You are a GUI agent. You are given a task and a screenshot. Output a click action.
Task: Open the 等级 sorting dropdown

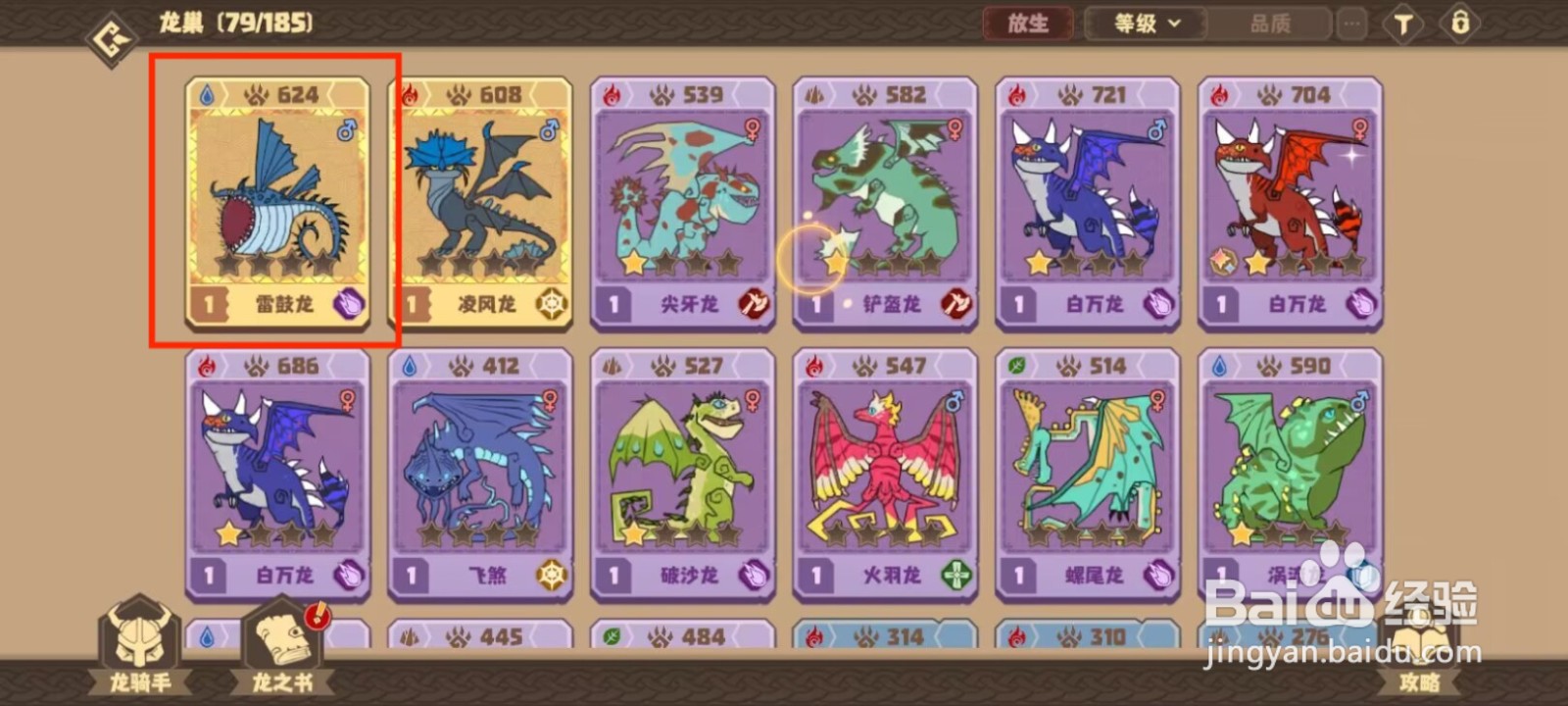pyautogui.click(x=1137, y=25)
